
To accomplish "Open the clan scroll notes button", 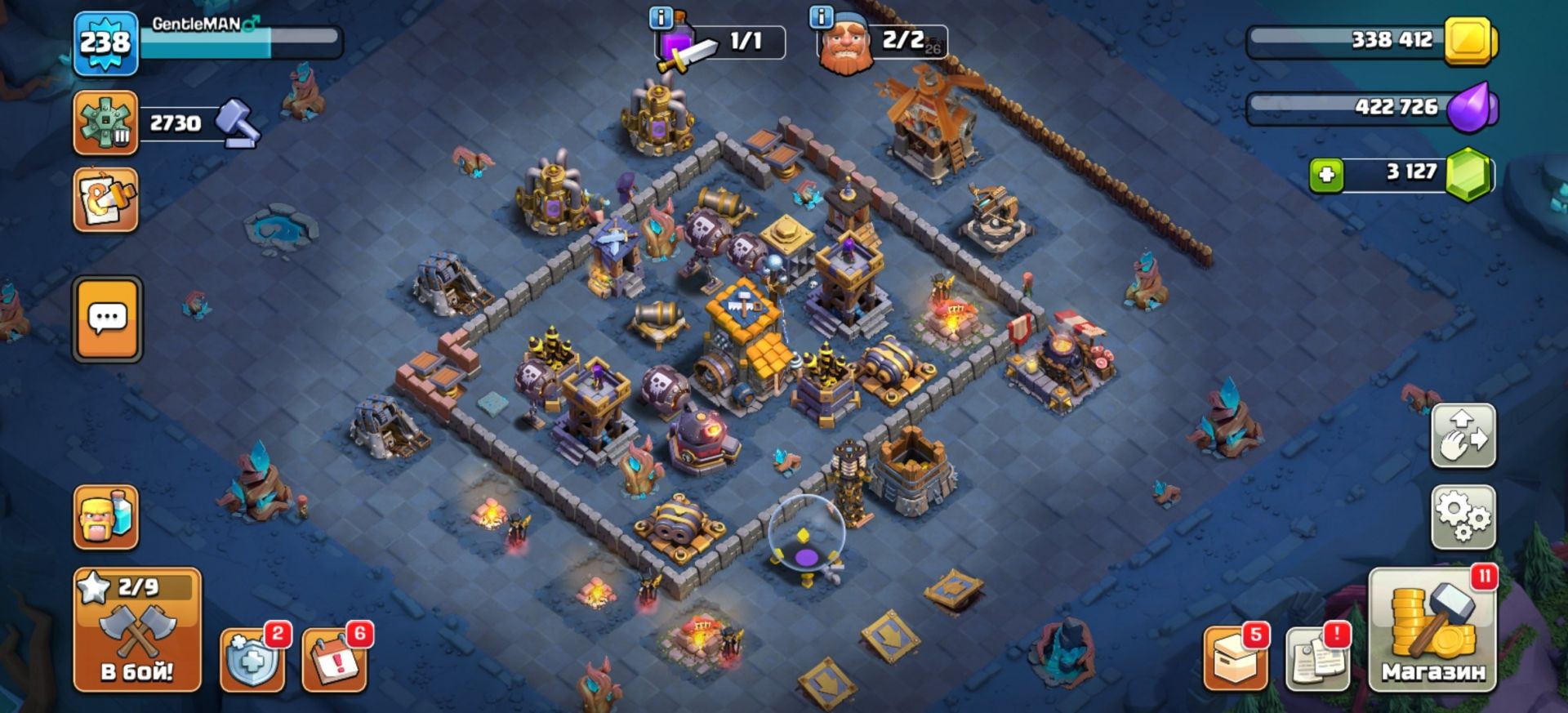I will point(105,200).
